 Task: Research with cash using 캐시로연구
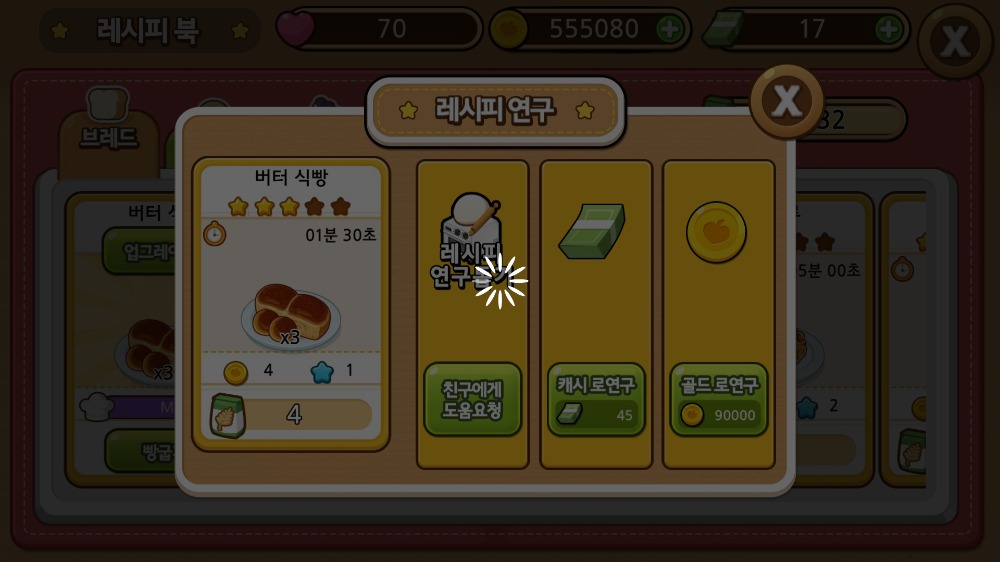coord(596,399)
